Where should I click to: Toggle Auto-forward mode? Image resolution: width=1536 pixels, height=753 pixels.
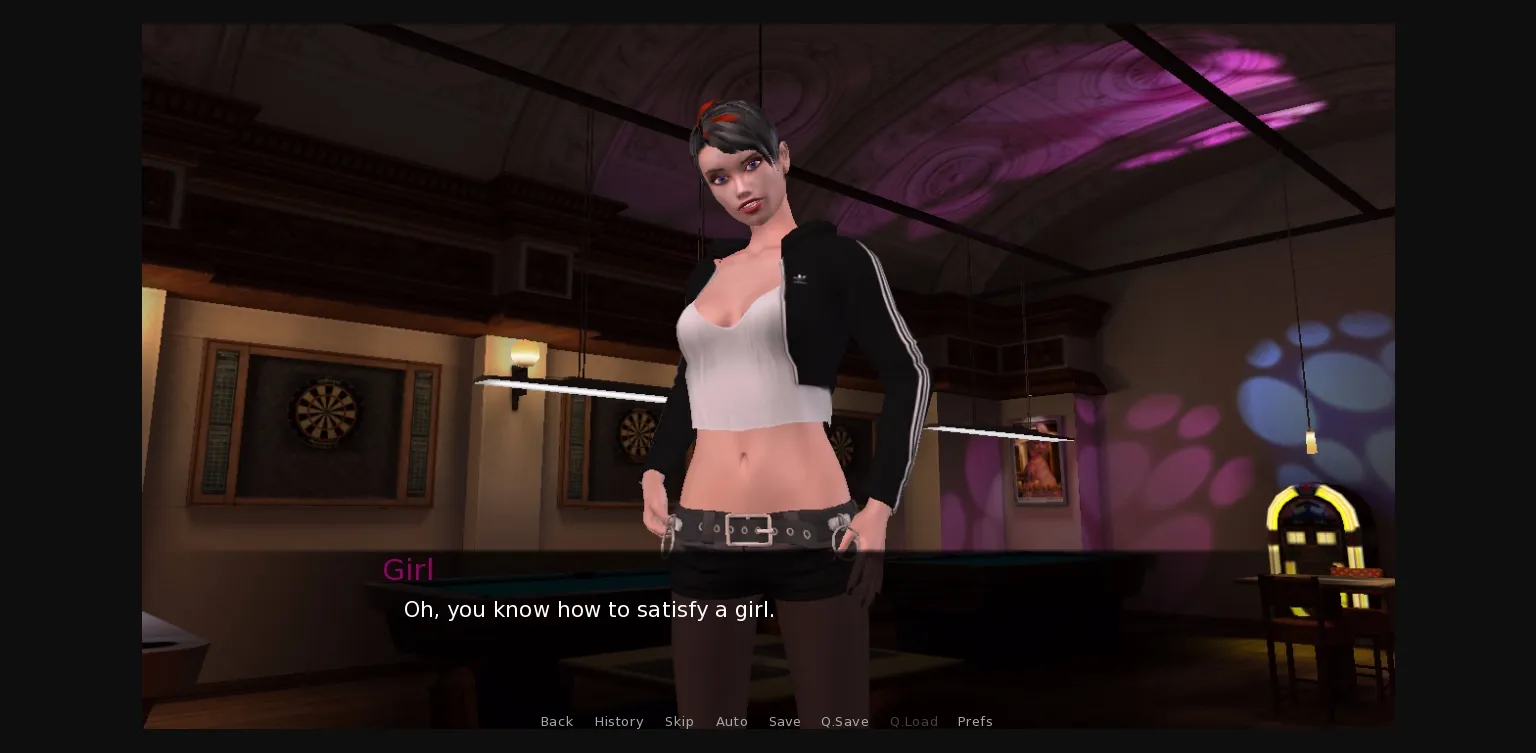pyautogui.click(x=732, y=721)
